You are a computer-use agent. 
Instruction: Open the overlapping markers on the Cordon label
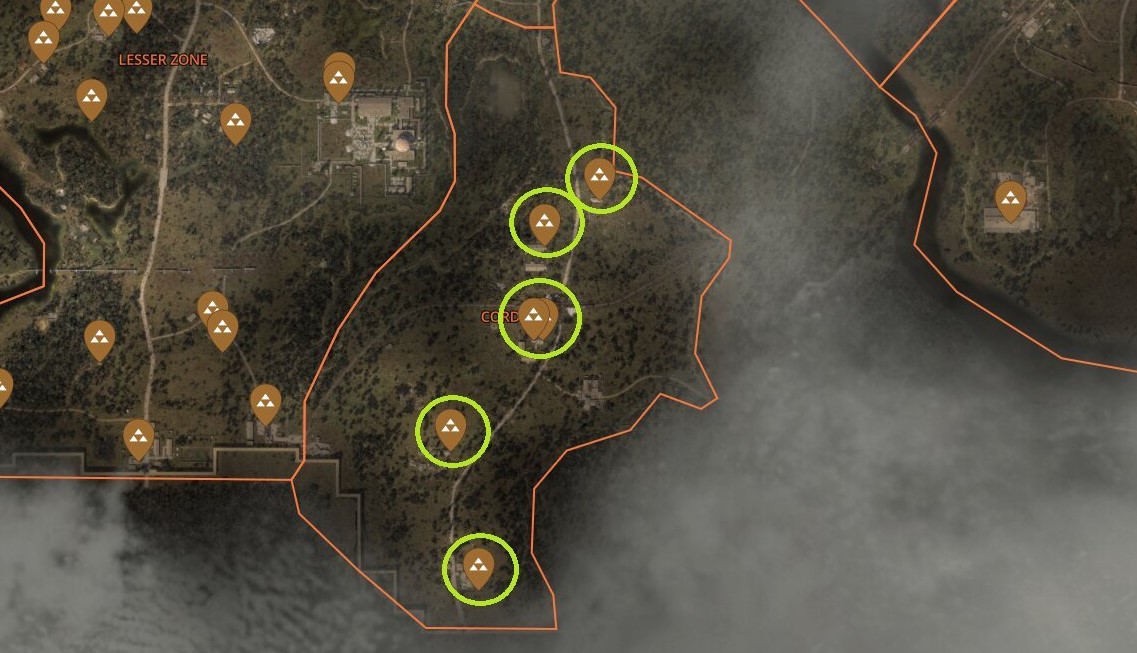537,318
